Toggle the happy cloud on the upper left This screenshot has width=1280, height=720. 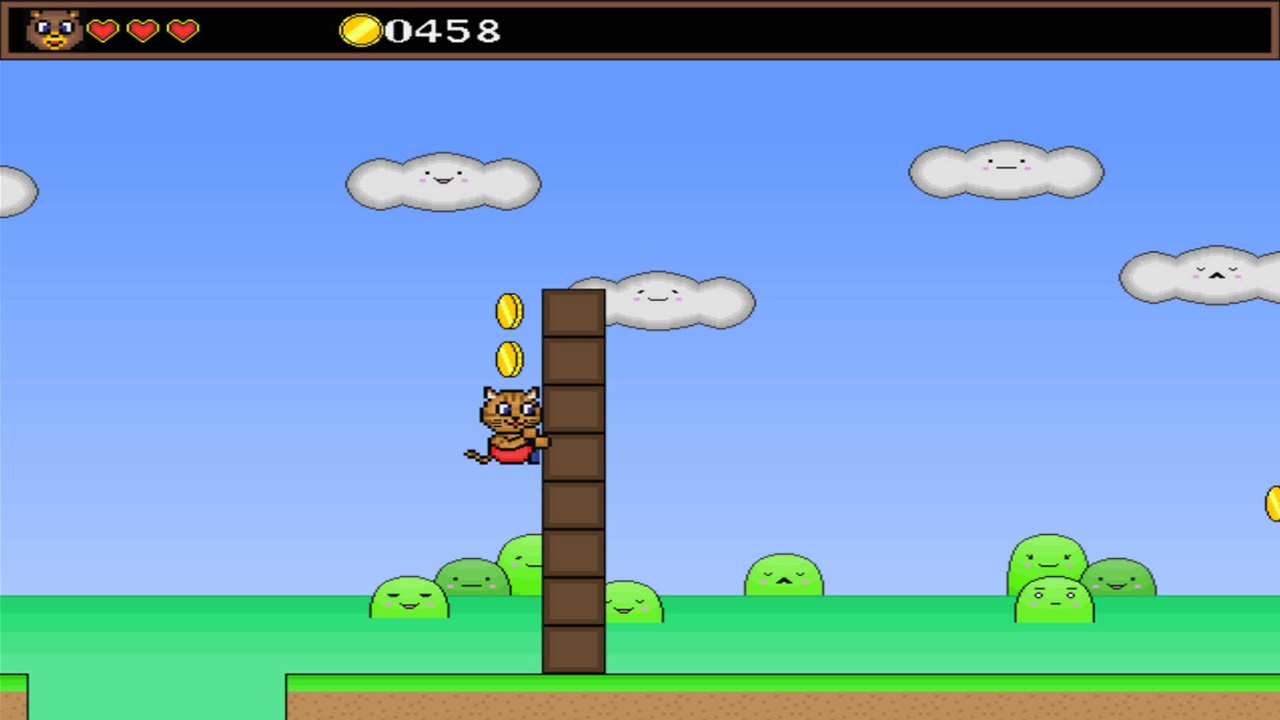tap(443, 182)
